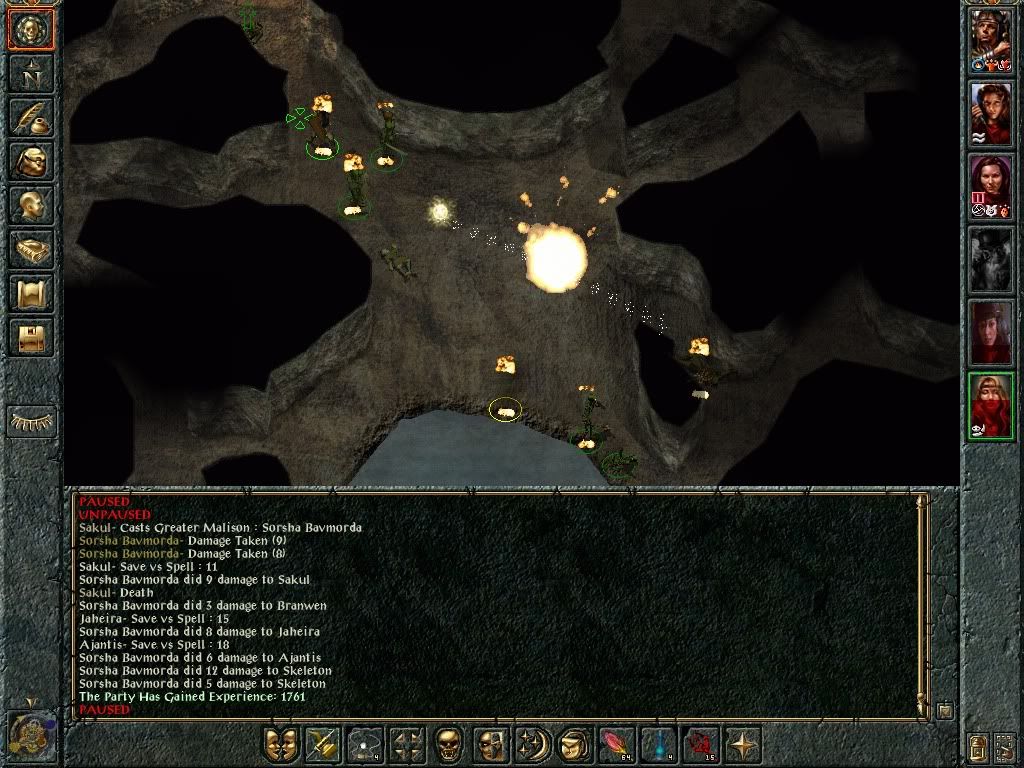Activate the four-pointed star special abilities button
The image size is (1024, 768).
click(743, 746)
